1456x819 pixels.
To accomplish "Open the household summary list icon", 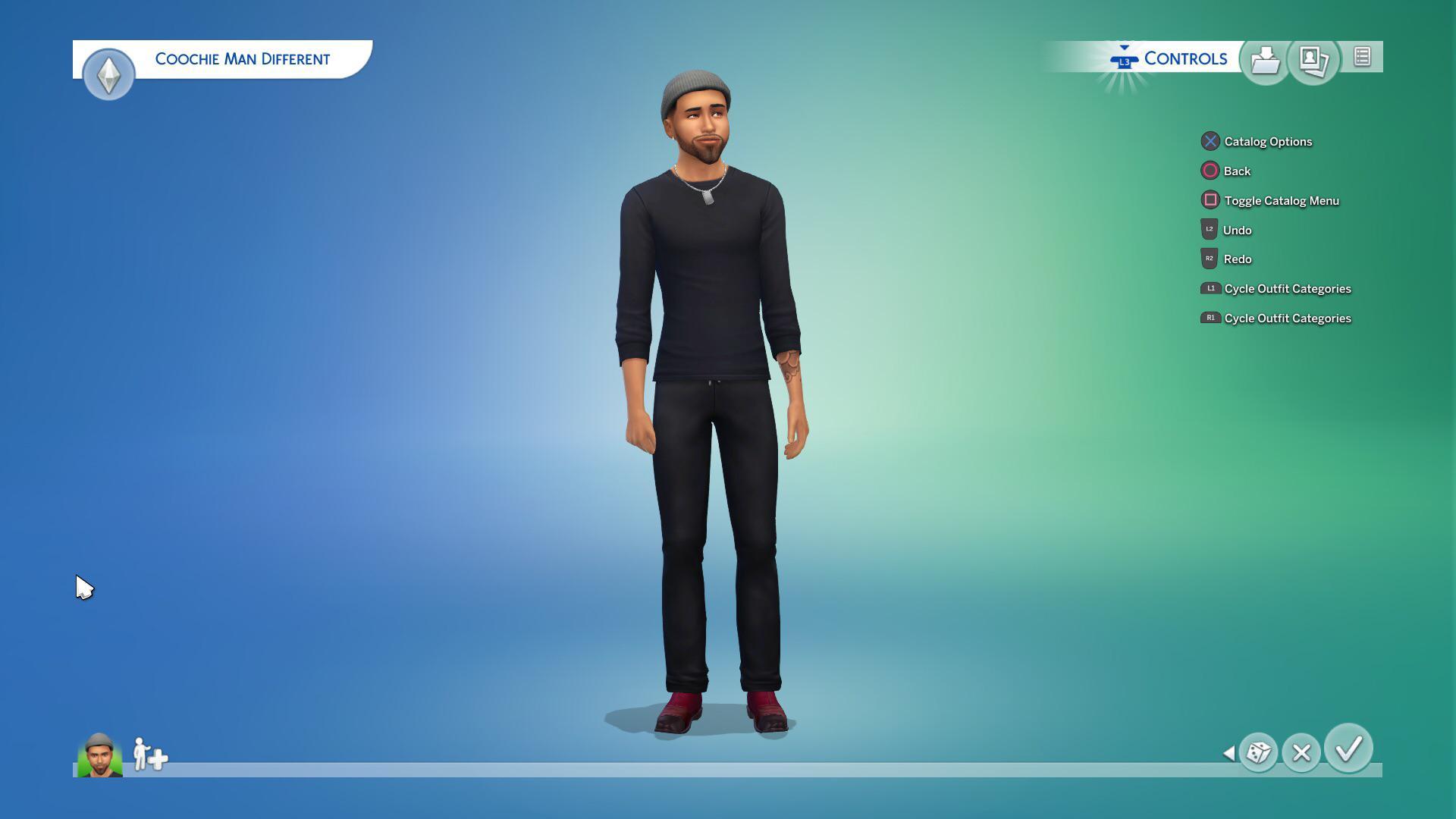I will click(x=1361, y=55).
